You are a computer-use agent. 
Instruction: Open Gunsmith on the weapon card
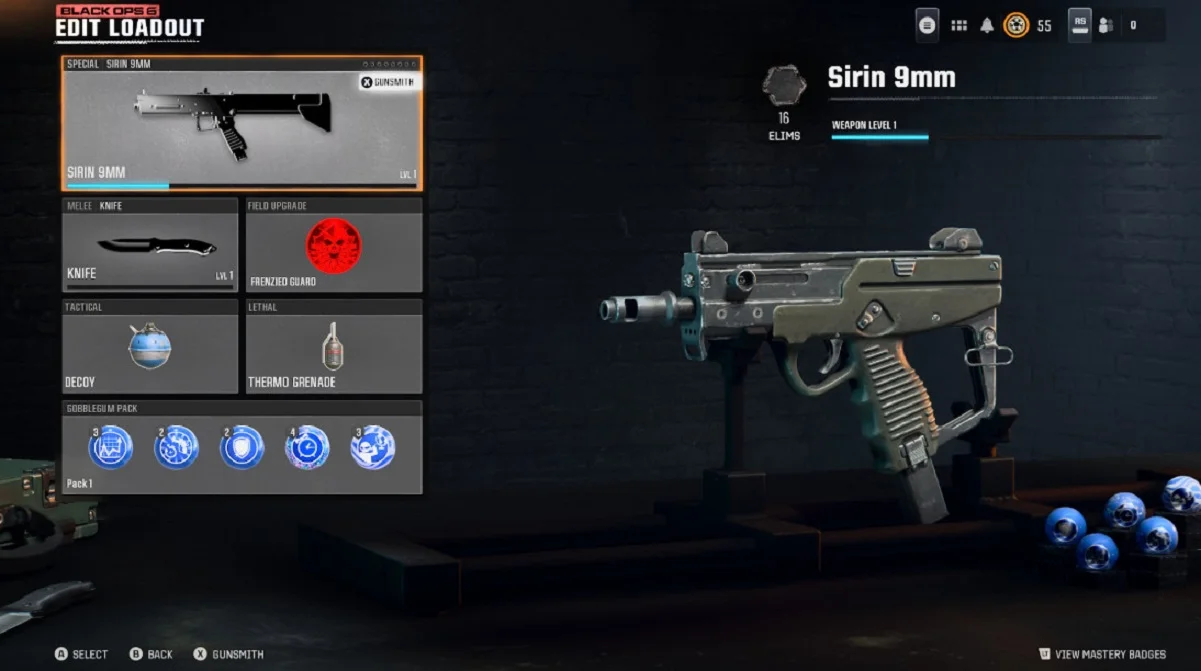coord(390,82)
